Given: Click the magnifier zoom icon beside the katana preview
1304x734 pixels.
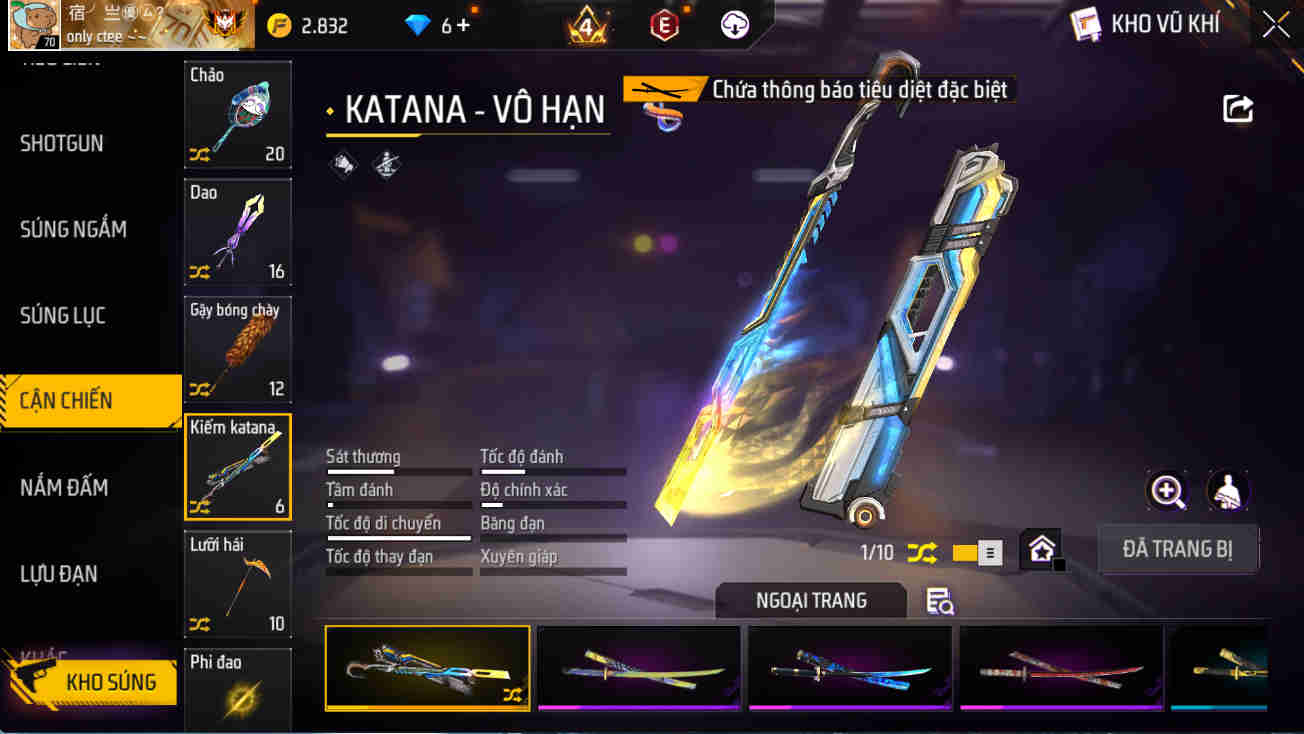Looking at the screenshot, I should click(1167, 491).
